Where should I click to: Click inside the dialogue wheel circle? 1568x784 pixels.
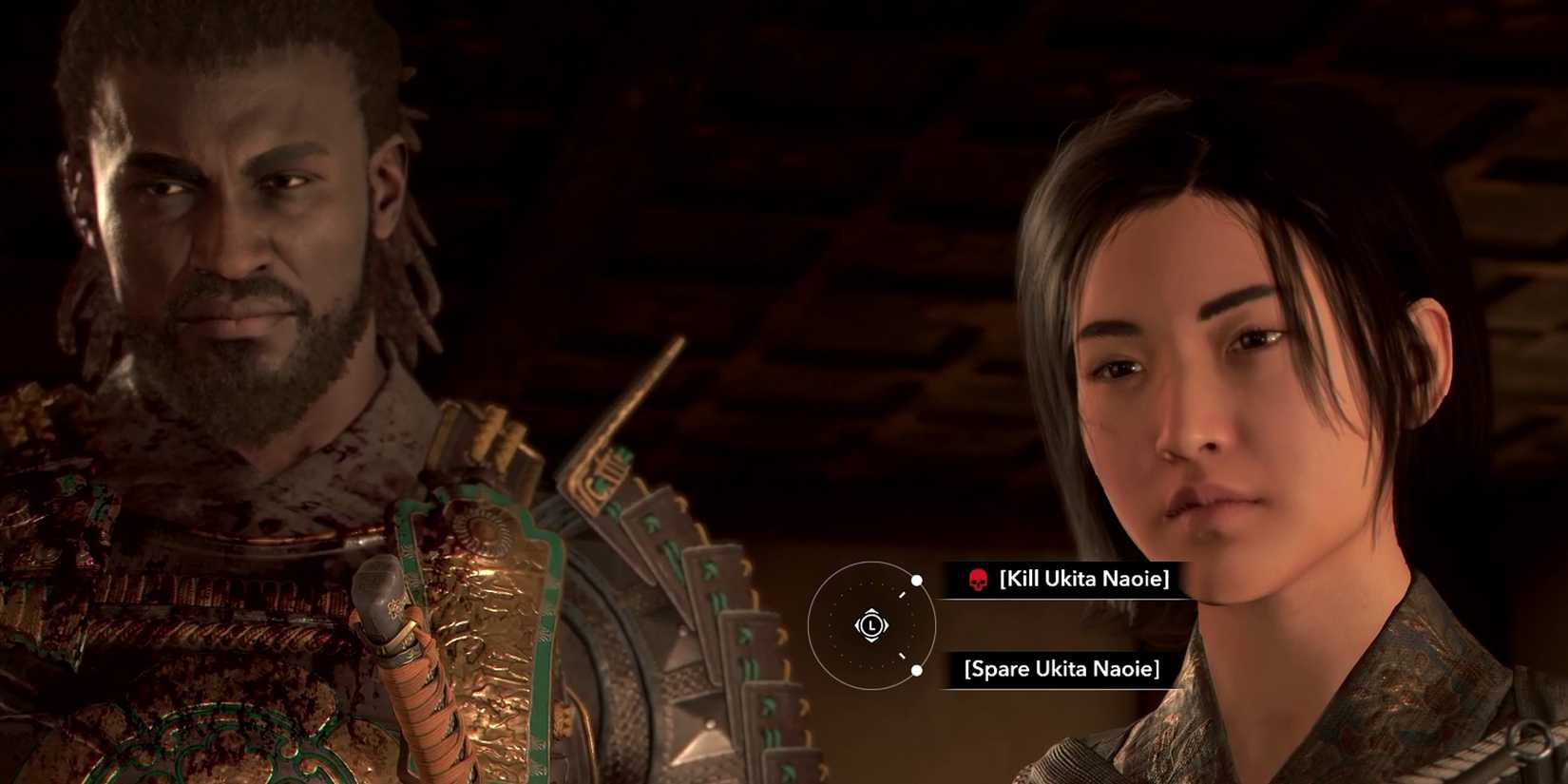[870, 625]
